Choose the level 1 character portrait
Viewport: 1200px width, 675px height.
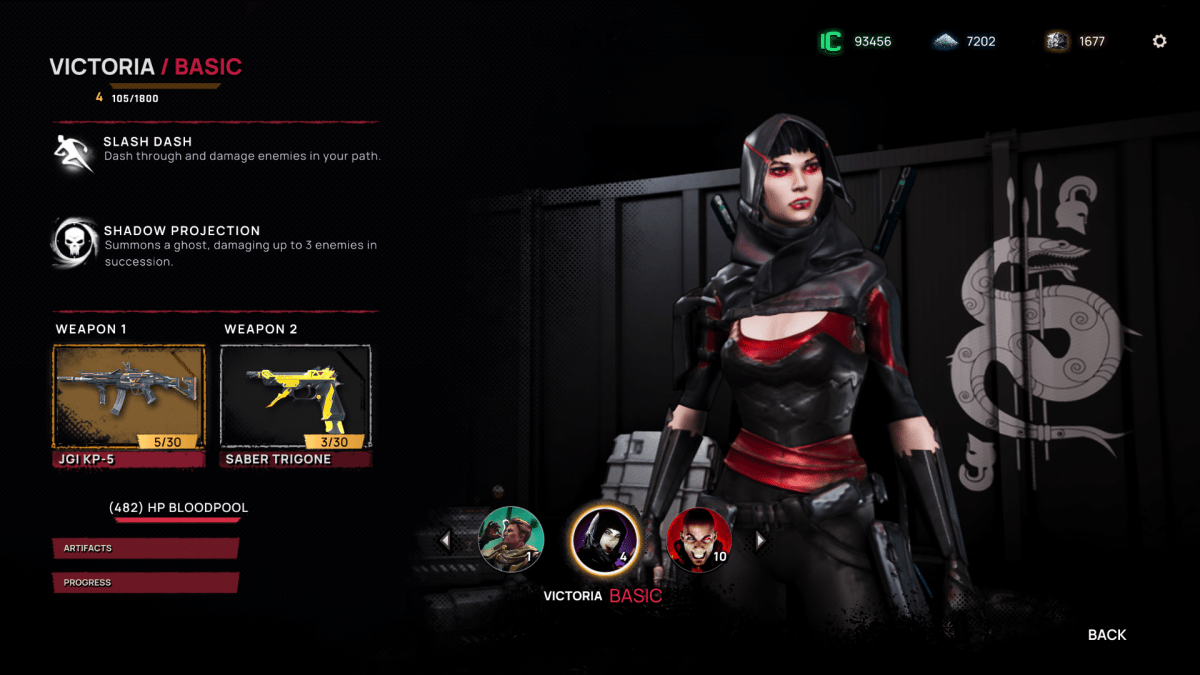coord(512,539)
